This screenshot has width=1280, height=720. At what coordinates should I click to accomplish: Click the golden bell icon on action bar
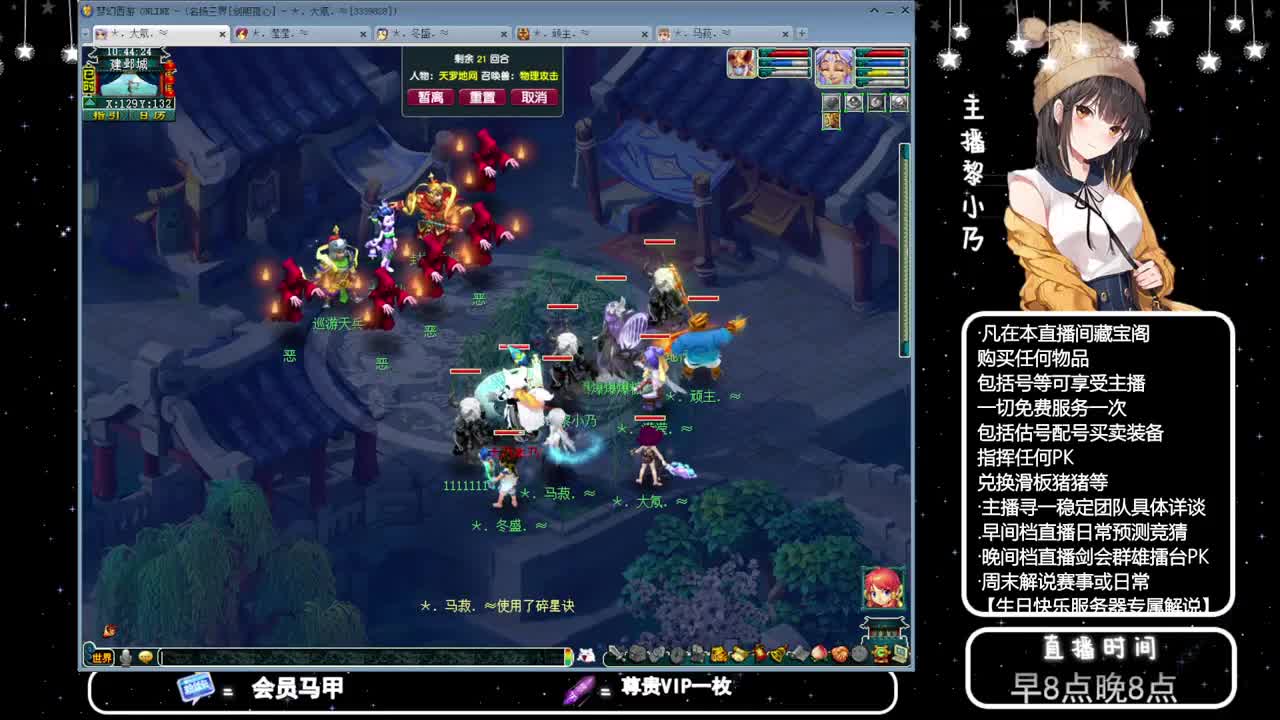tap(778, 655)
